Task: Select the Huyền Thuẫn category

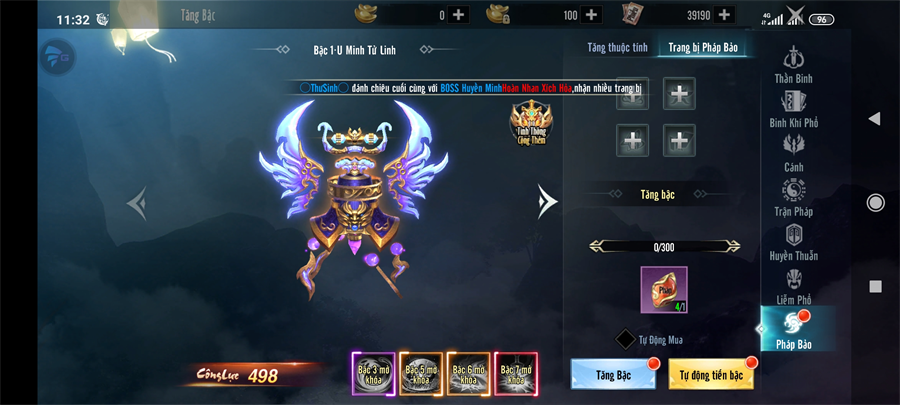Action: (794, 240)
